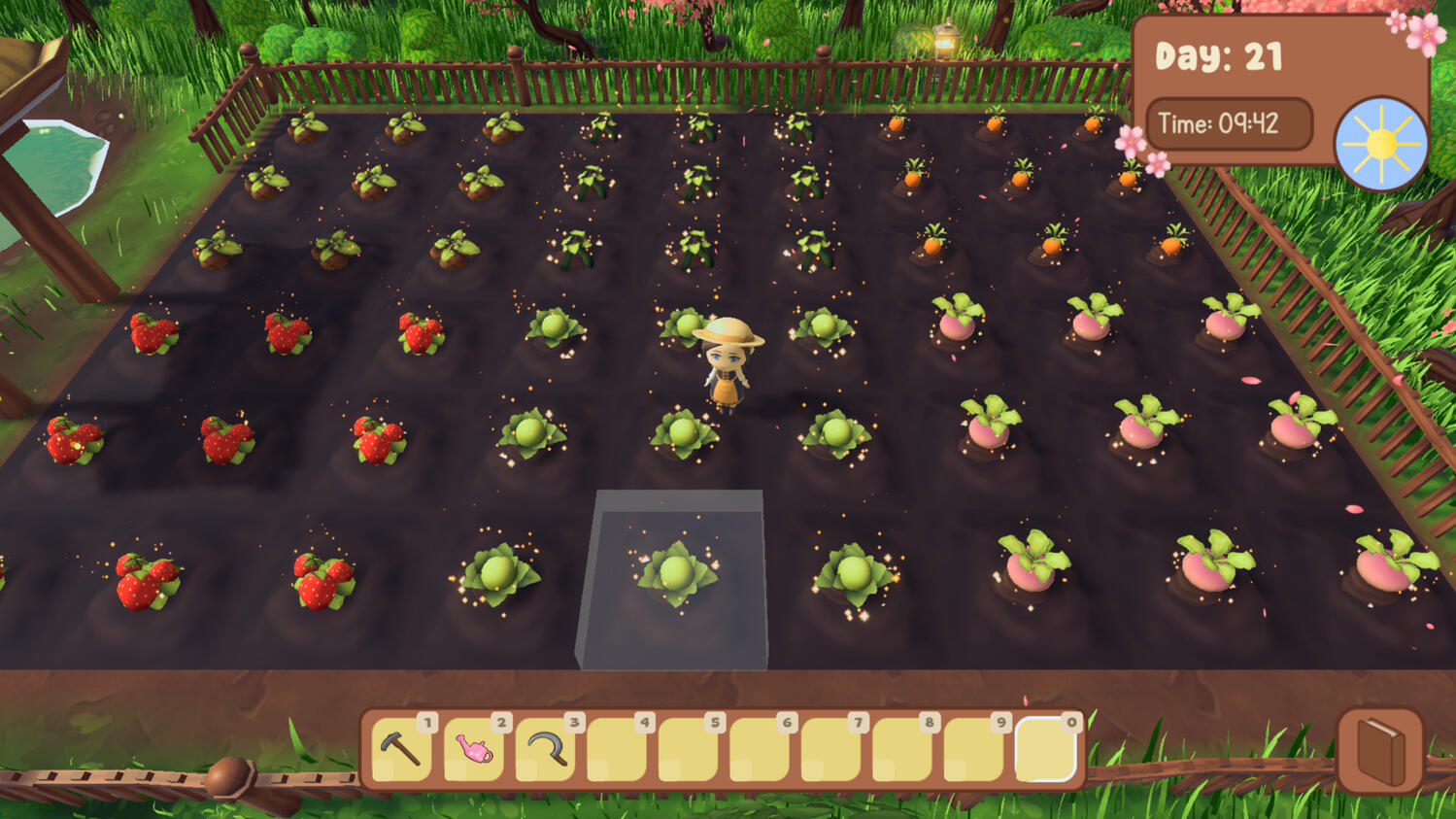1456x819 pixels.
Task: Equip the pink watering can
Action: pyautogui.click(x=474, y=749)
